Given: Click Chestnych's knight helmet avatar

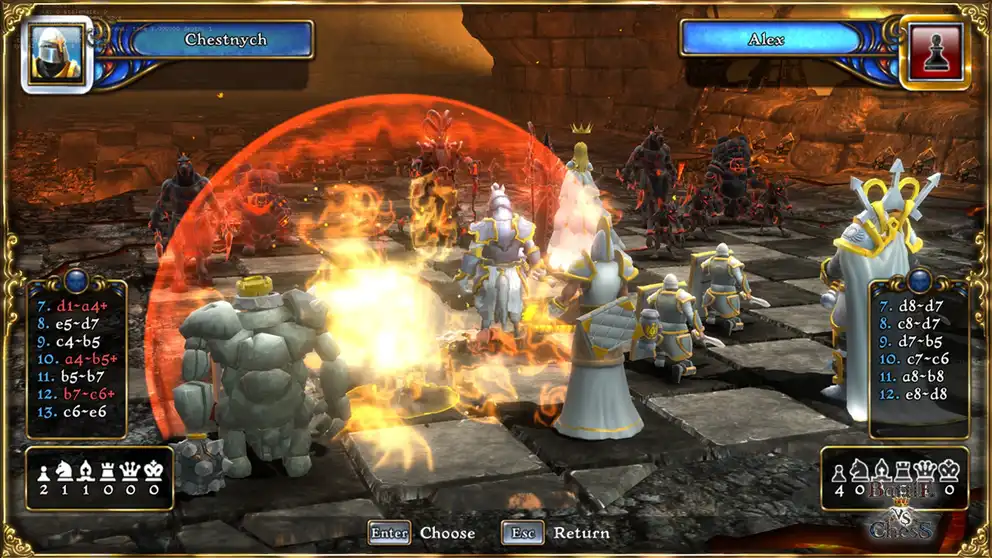Looking at the screenshot, I should click(x=55, y=53).
